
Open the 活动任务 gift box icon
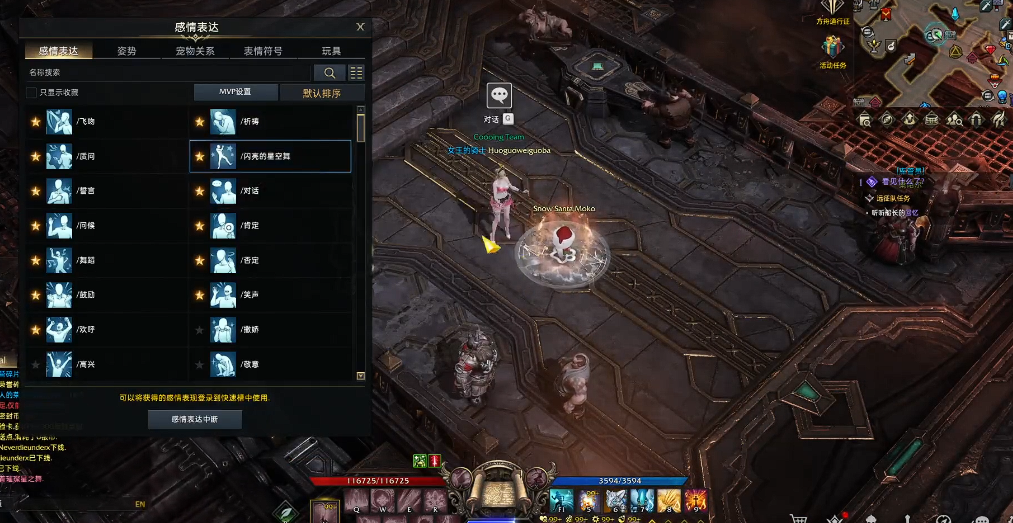coord(832,47)
